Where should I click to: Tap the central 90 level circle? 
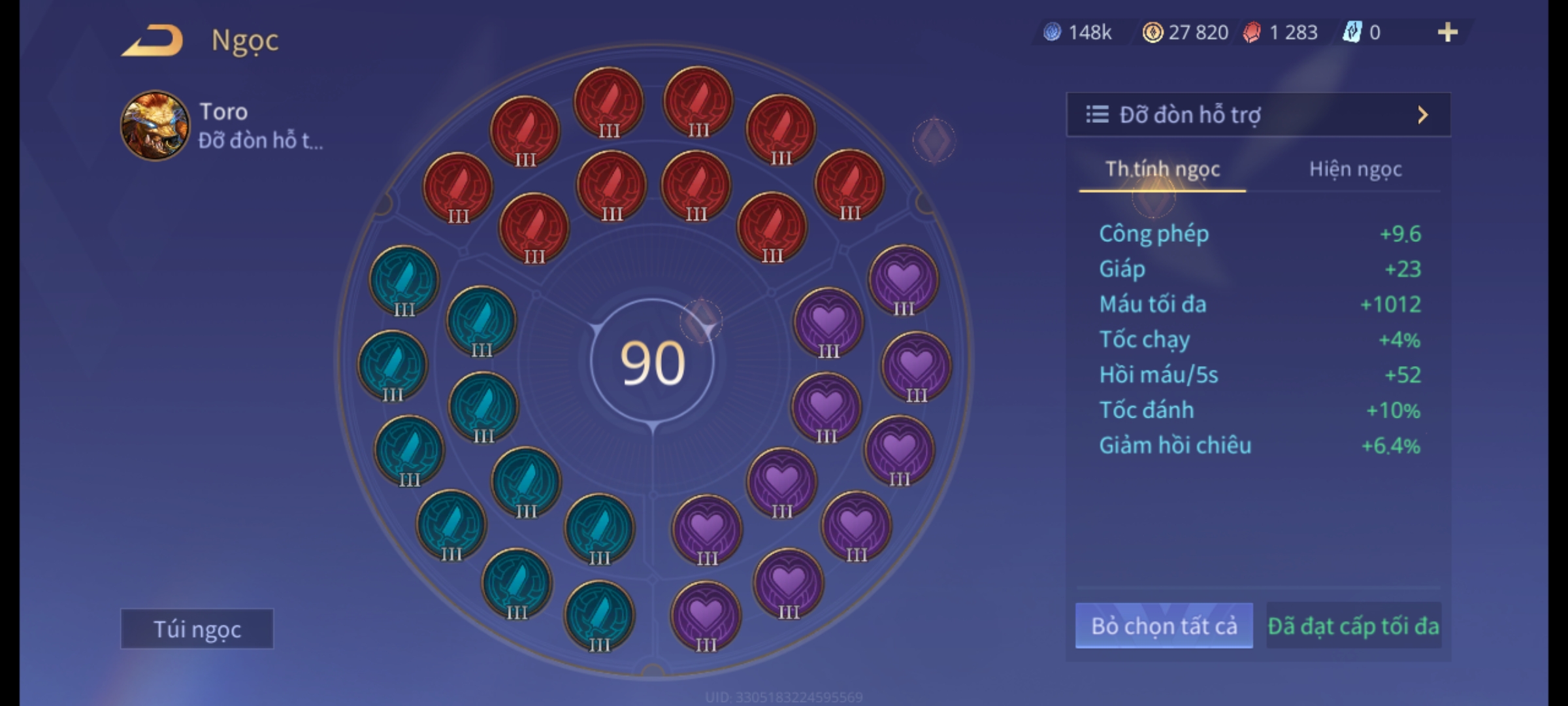pos(652,363)
